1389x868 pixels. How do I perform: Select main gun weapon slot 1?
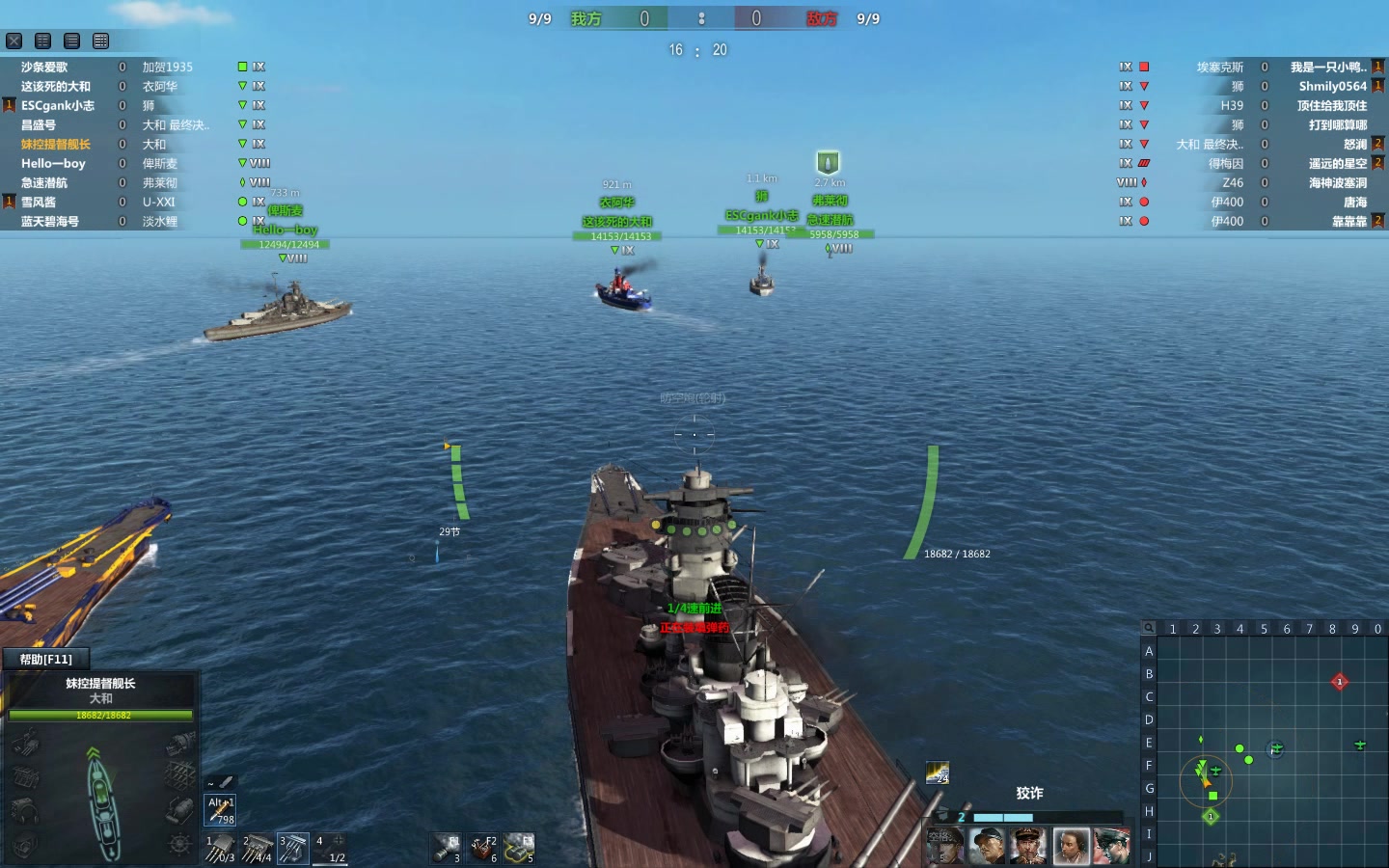(x=220, y=848)
